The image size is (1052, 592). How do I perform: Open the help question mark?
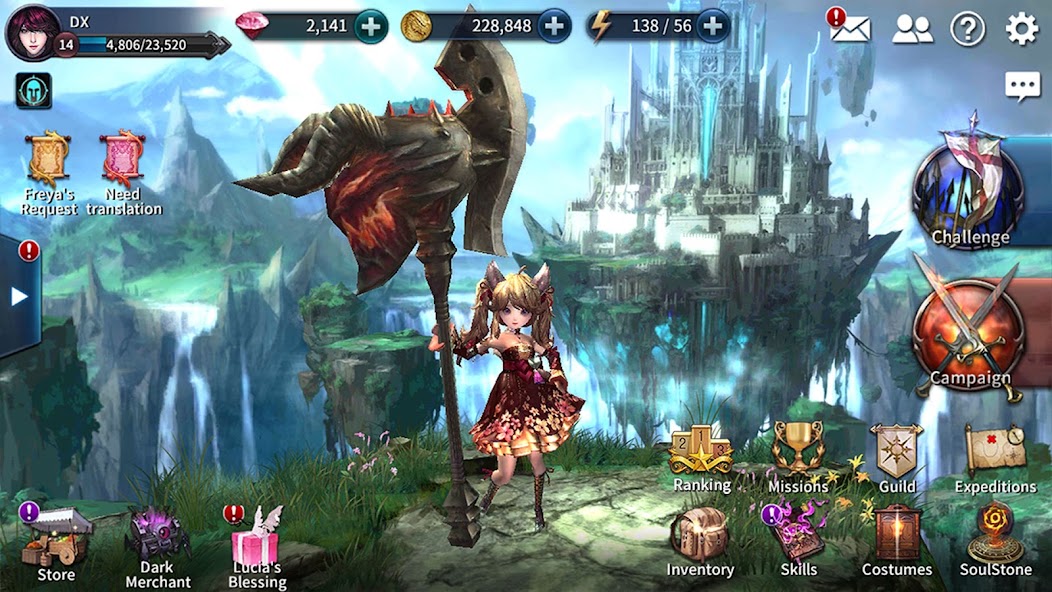click(967, 29)
